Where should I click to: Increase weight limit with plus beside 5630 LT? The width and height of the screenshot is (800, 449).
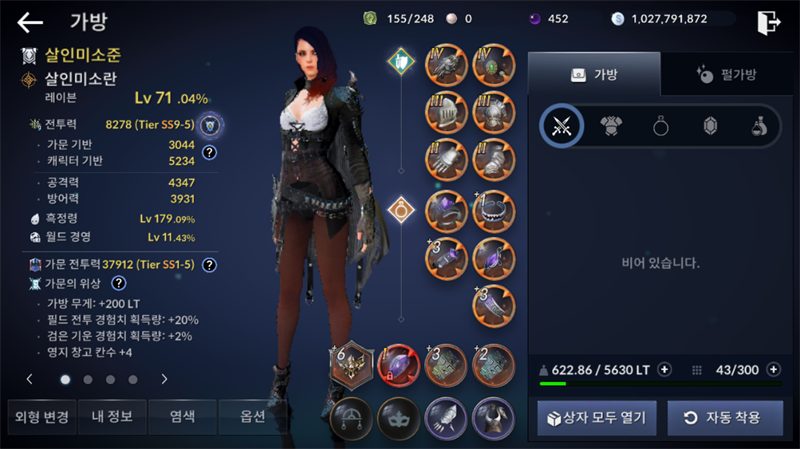[x=665, y=369]
